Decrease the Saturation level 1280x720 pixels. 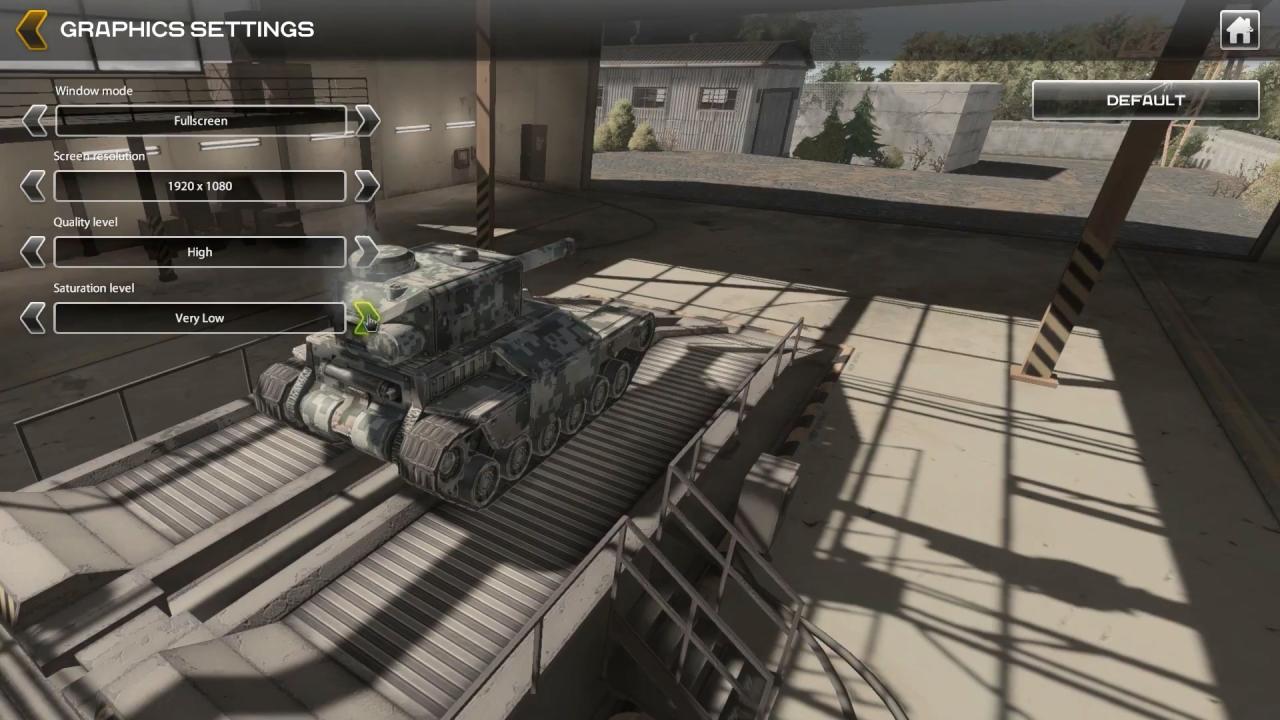(x=33, y=318)
